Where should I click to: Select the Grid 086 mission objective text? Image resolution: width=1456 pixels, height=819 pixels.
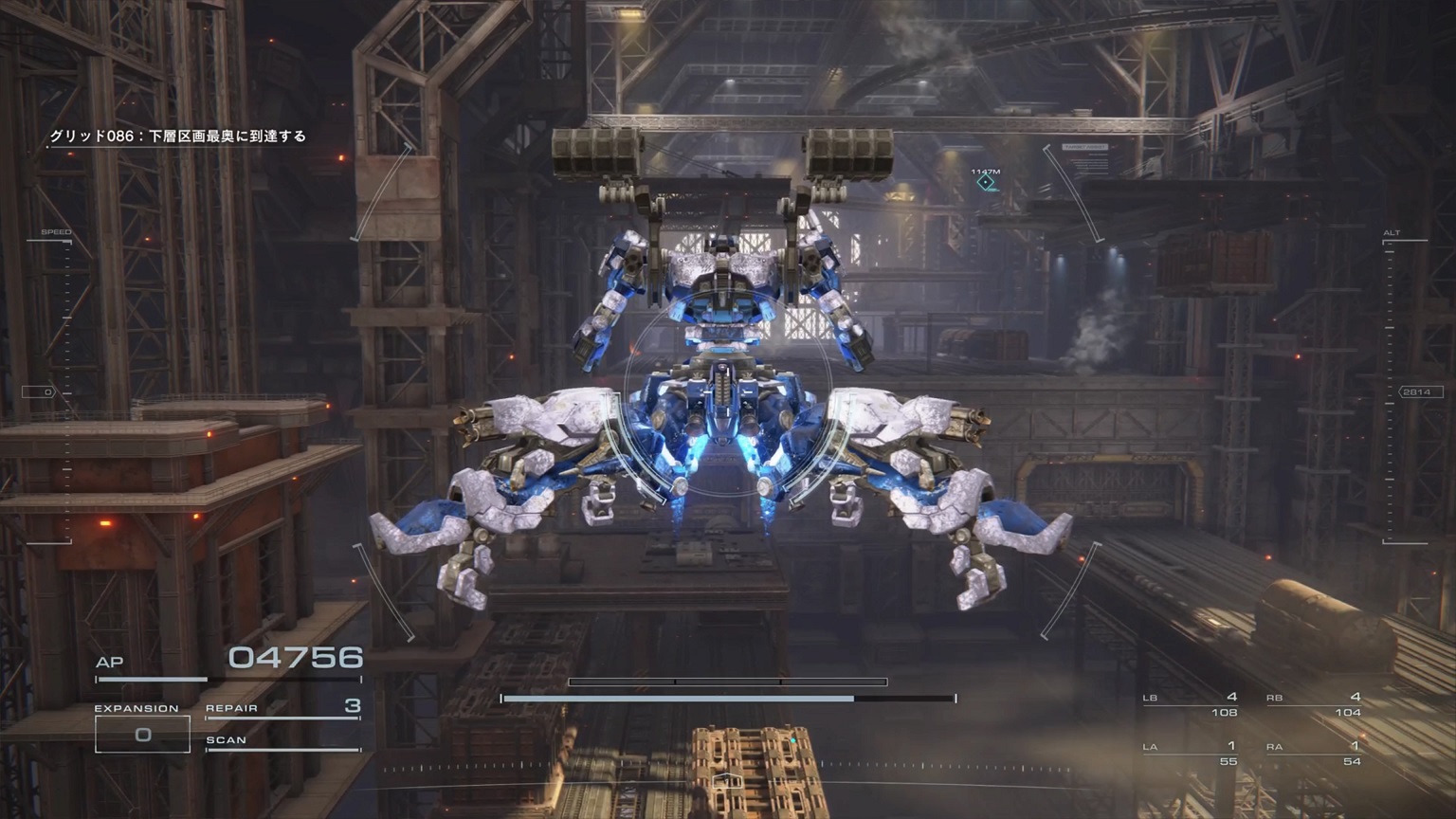178,136
